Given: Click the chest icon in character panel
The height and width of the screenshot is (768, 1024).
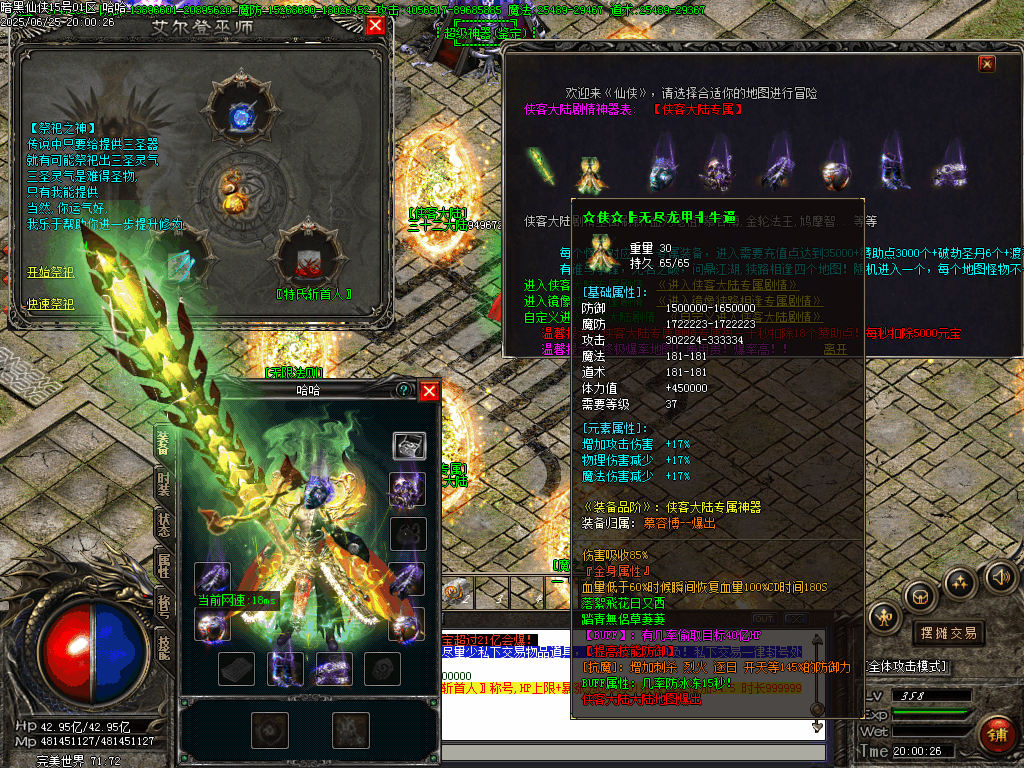Looking at the screenshot, I should pos(408,445).
